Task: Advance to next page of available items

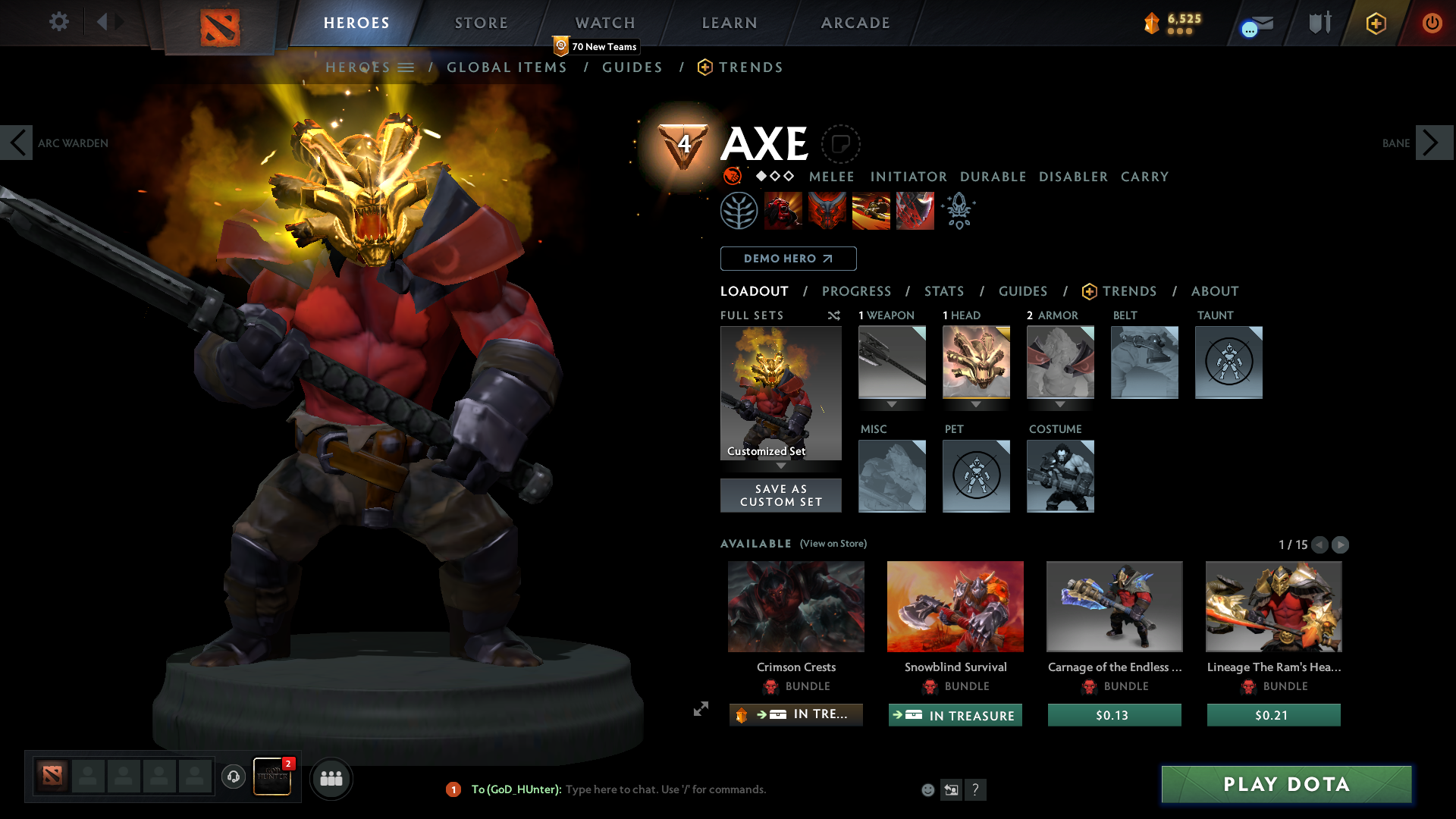Action: pyautogui.click(x=1340, y=544)
